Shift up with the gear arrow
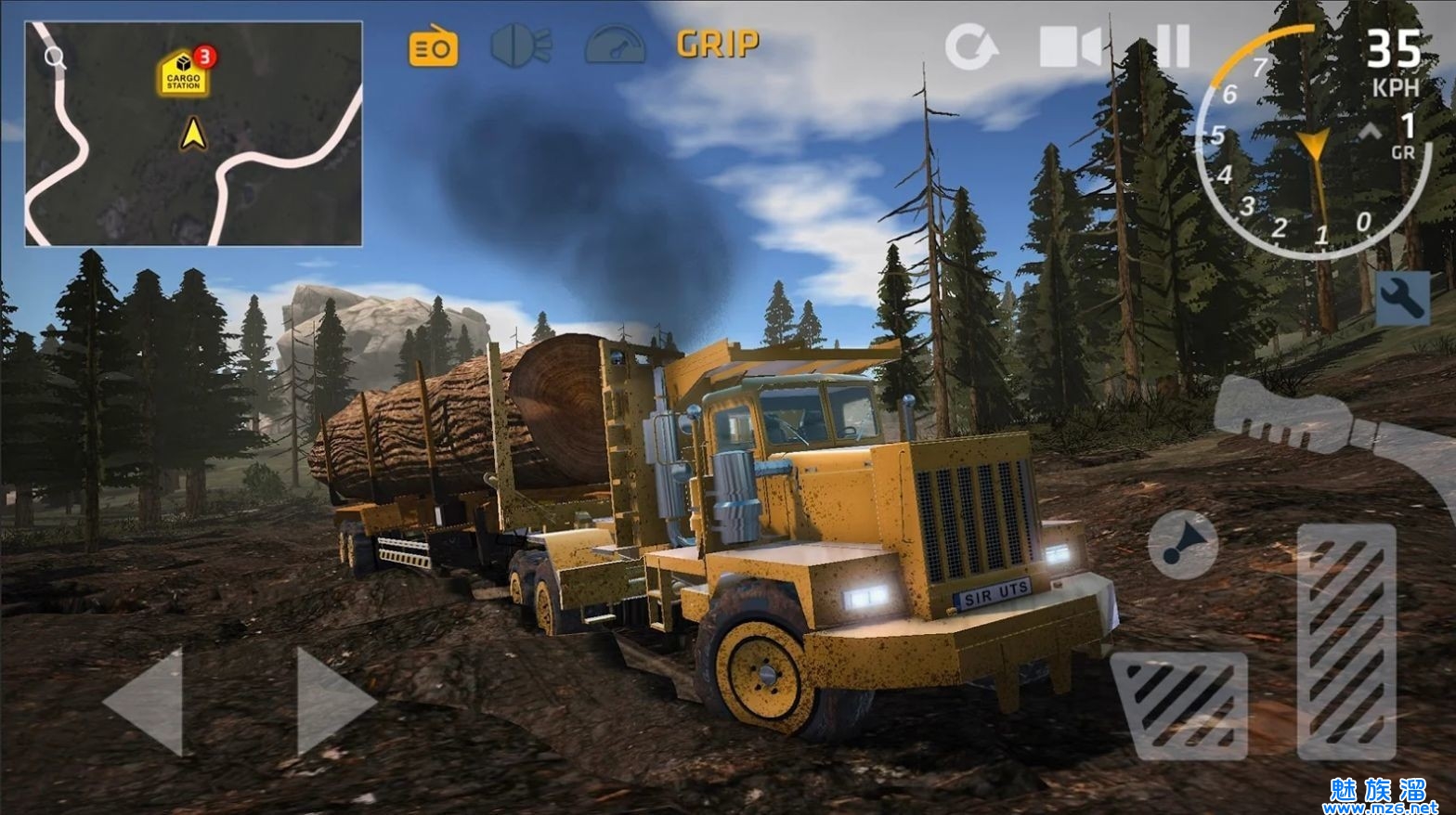The image size is (1456, 815). tap(1371, 132)
